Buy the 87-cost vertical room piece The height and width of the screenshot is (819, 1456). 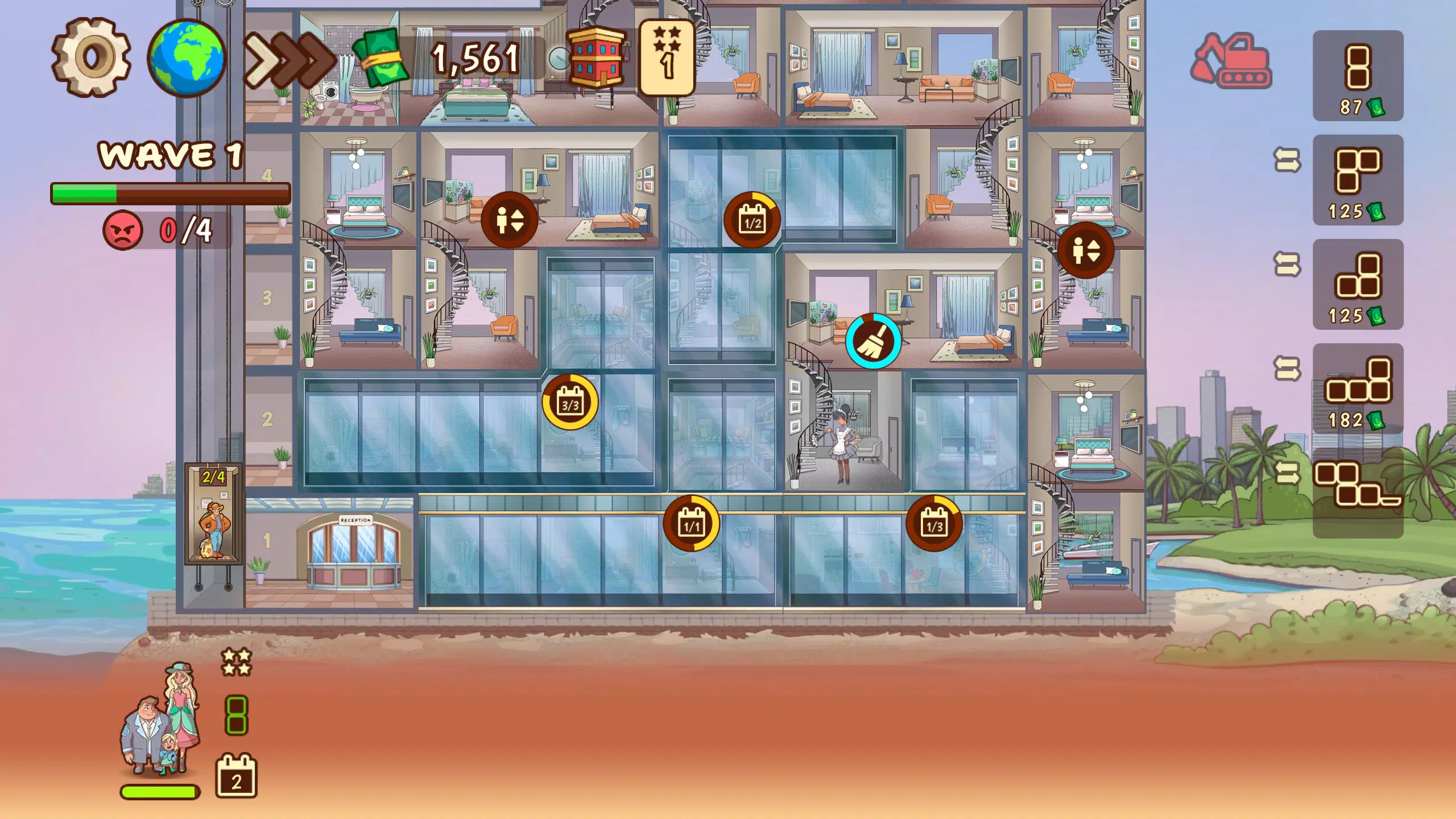tap(1359, 68)
